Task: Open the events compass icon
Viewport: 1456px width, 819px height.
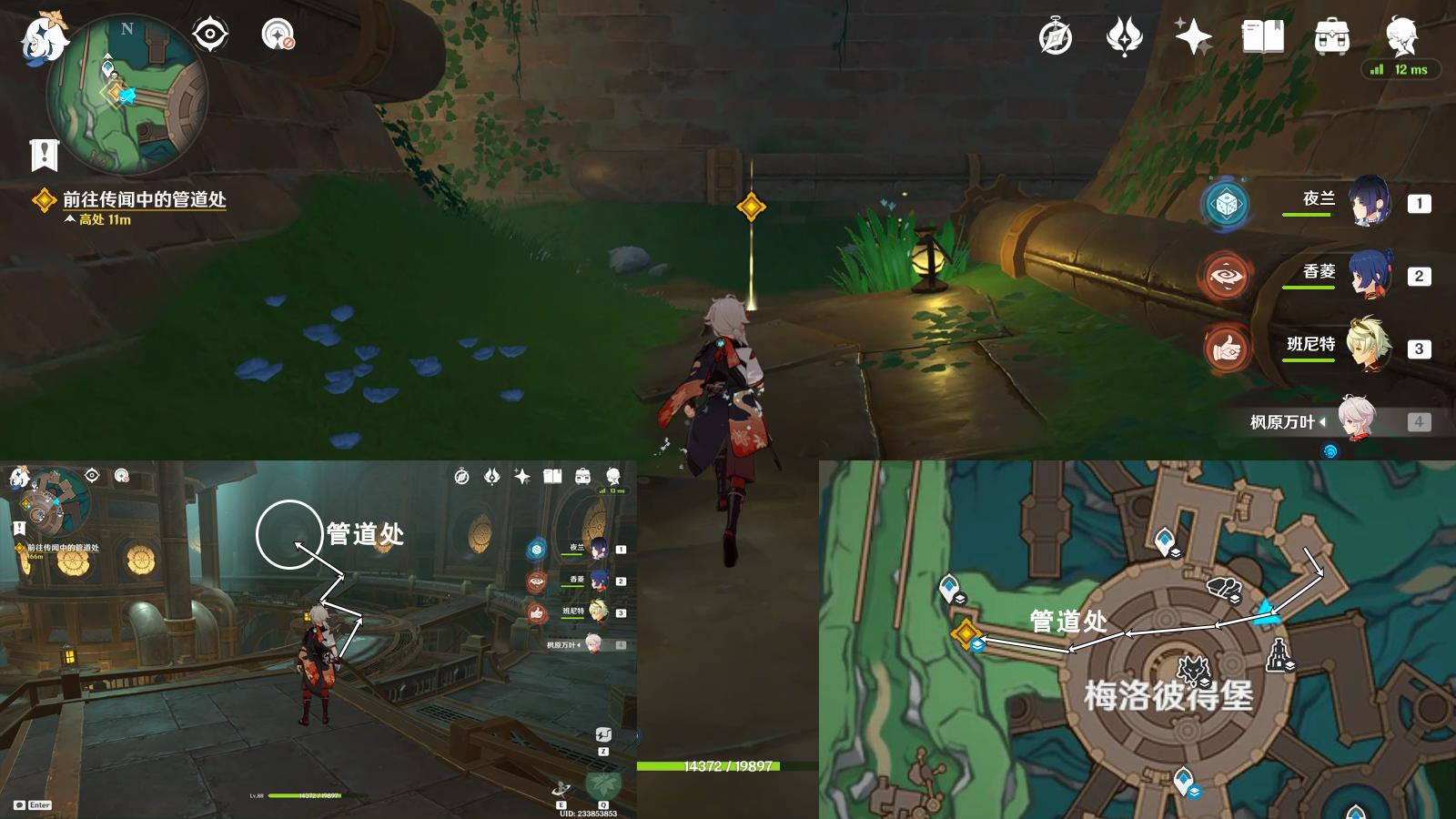Action: click(x=1056, y=37)
